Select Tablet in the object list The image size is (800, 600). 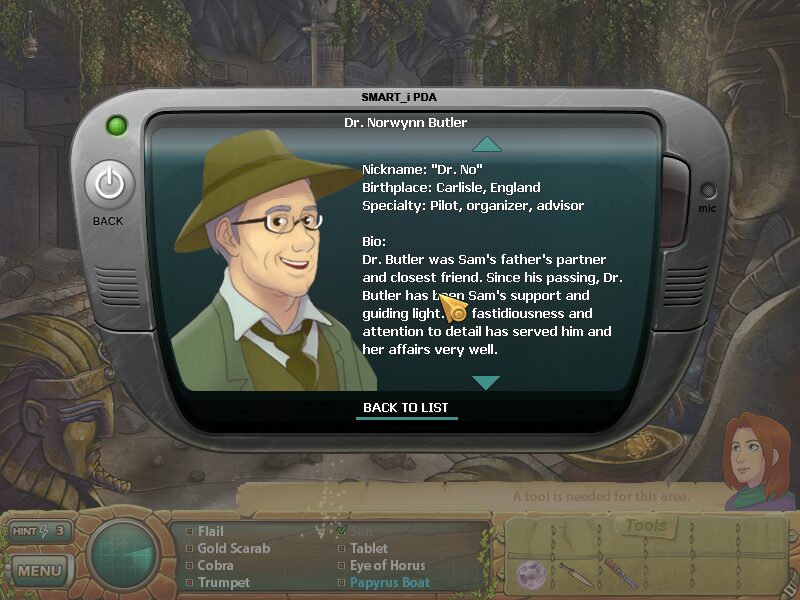pyautogui.click(x=368, y=549)
